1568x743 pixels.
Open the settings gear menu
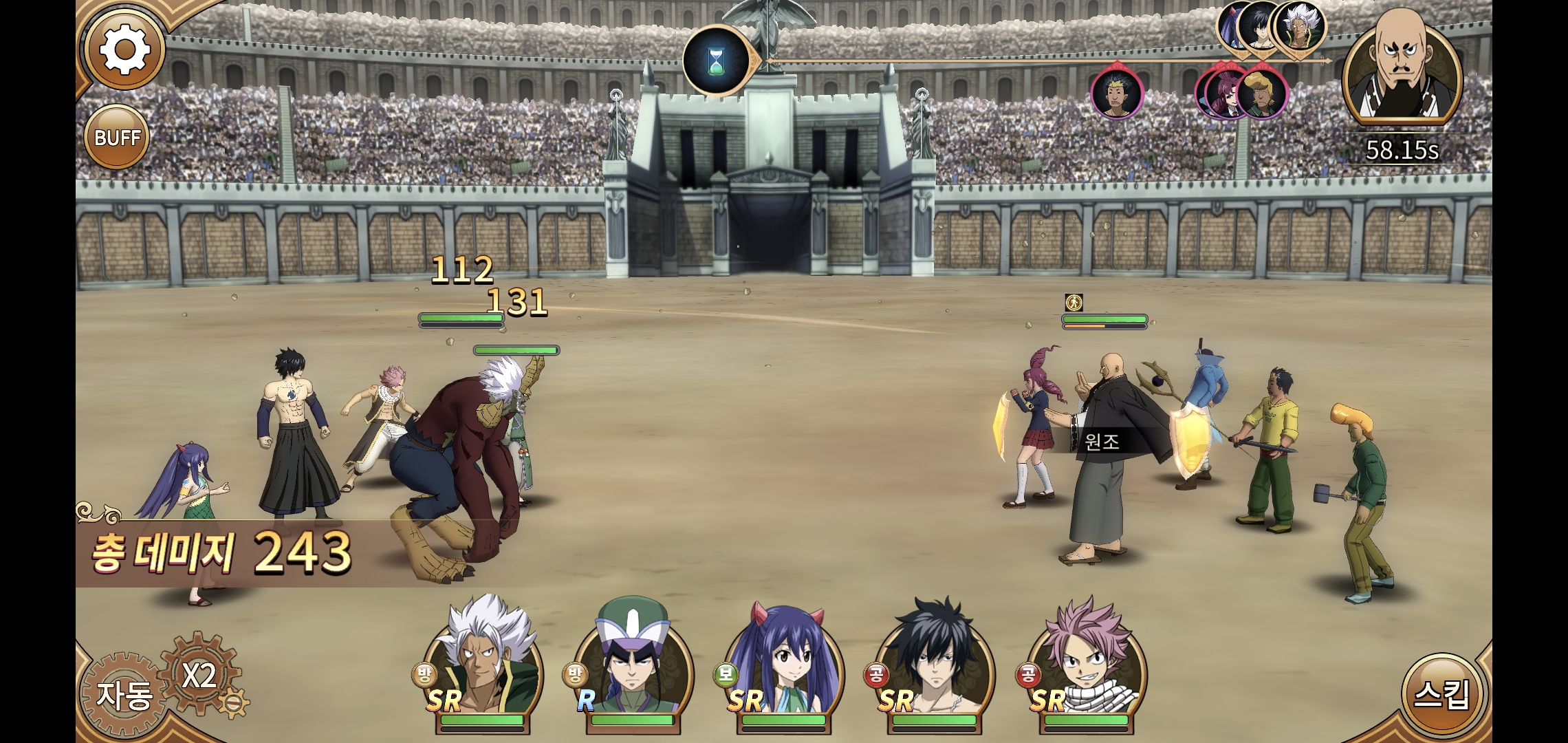click(124, 50)
